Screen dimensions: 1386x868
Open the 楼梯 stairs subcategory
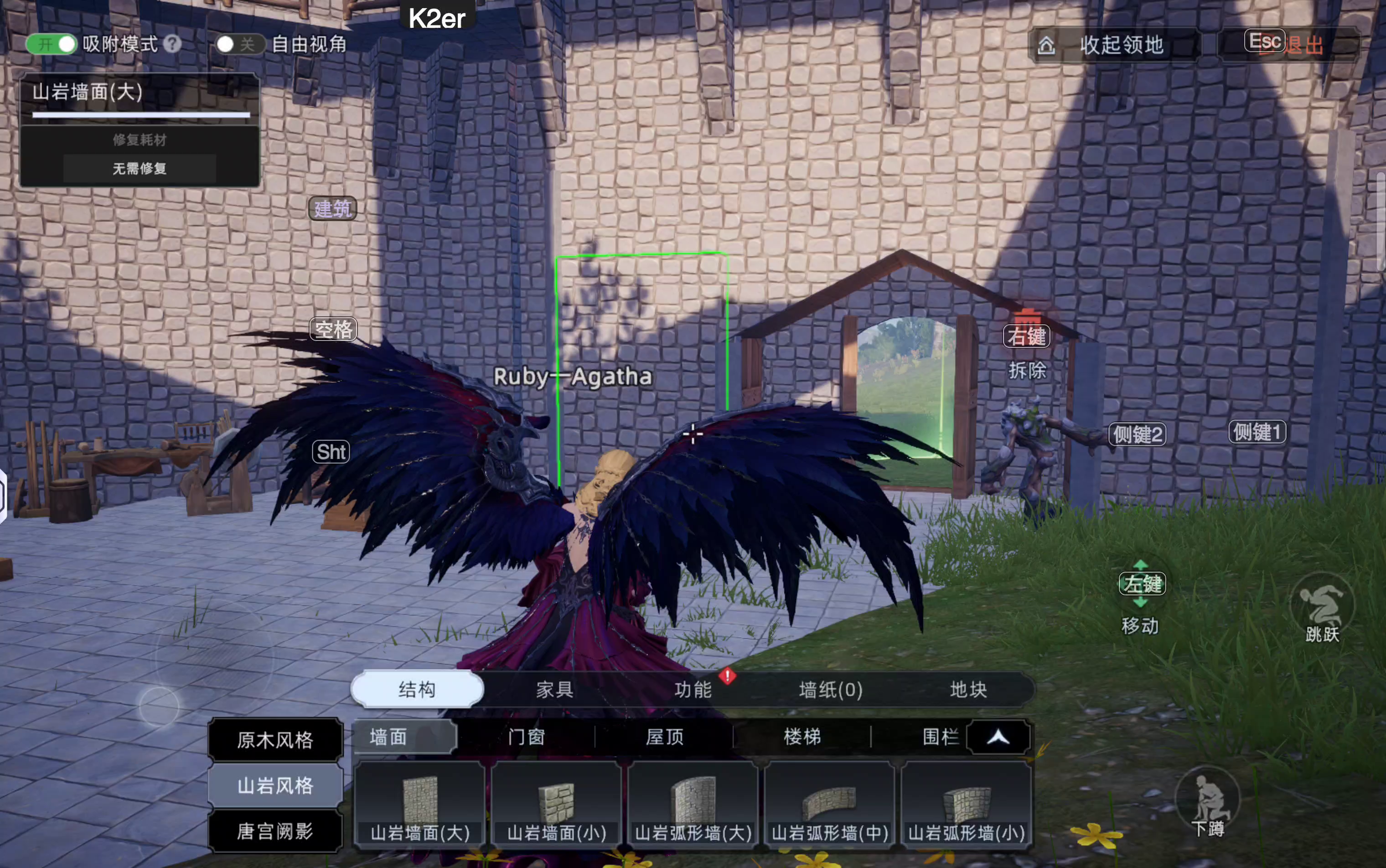[x=802, y=737]
